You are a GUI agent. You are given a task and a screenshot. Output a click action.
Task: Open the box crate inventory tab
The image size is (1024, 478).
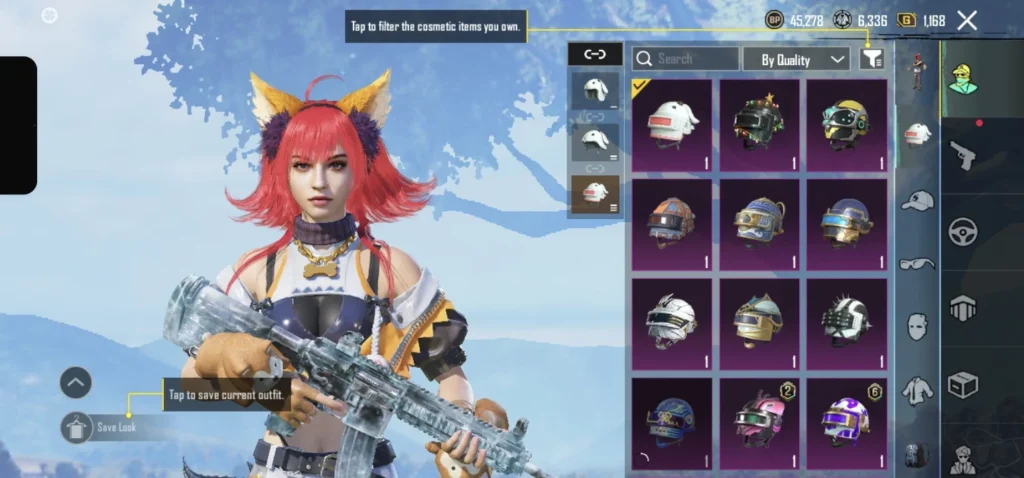point(963,385)
